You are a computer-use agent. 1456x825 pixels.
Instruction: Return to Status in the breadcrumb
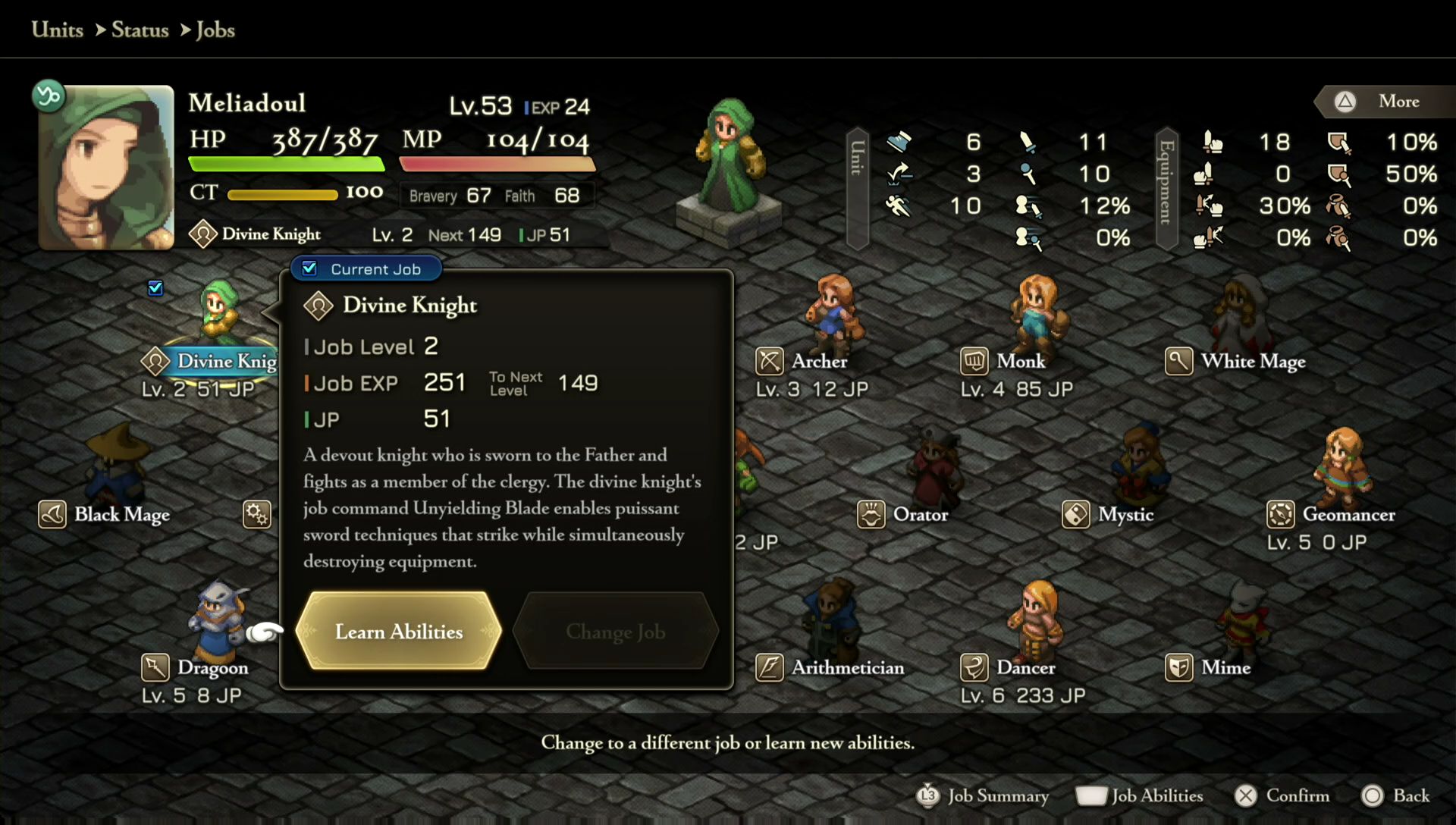(x=140, y=30)
